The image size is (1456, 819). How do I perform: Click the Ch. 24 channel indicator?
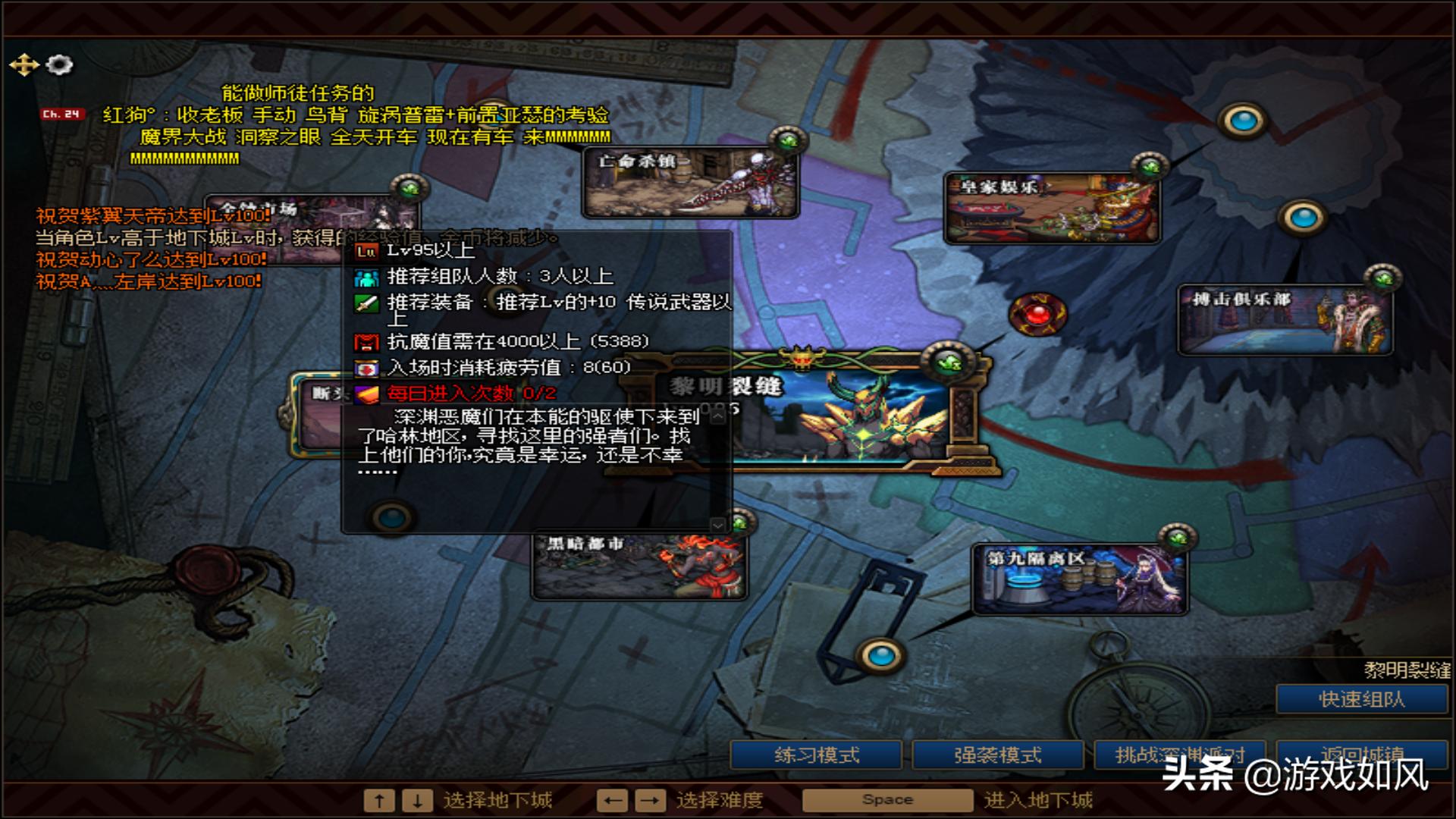point(61,112)
